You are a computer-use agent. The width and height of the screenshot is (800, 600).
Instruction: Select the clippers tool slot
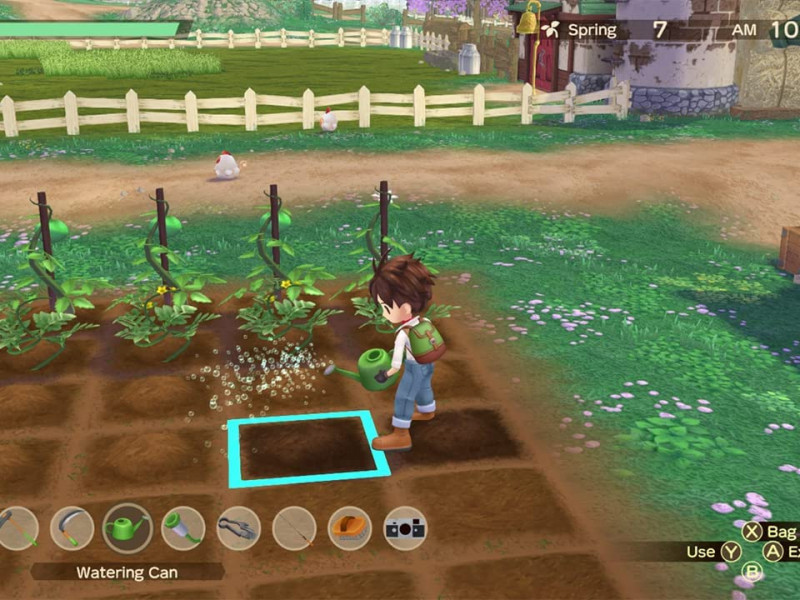pos(238,528)
